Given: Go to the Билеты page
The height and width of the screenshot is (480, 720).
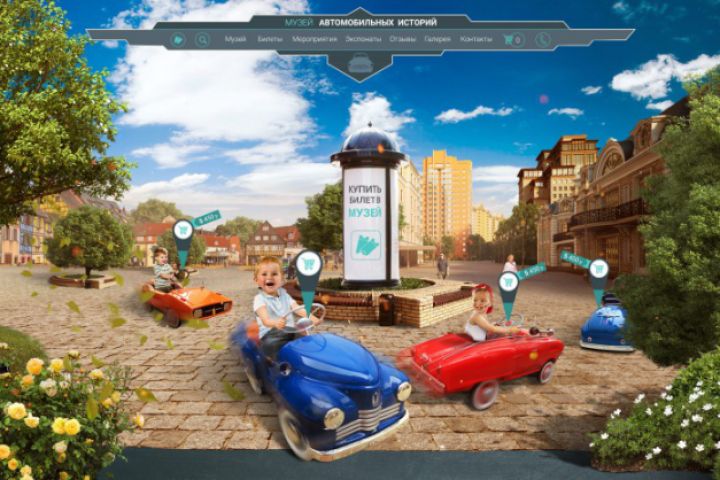Looking at the screenshot, I should pyautogui.click(x=270, y=39).
